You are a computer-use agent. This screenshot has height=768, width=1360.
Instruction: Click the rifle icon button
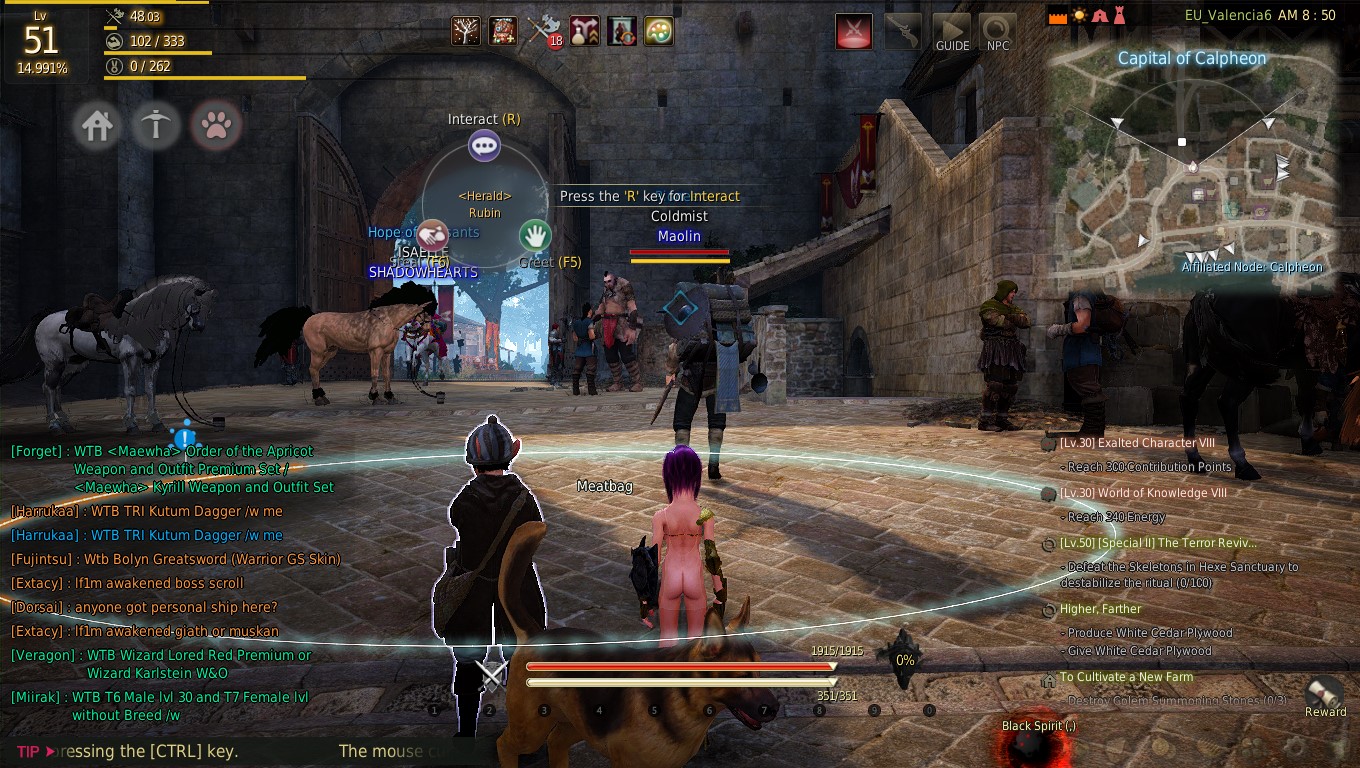903,31
